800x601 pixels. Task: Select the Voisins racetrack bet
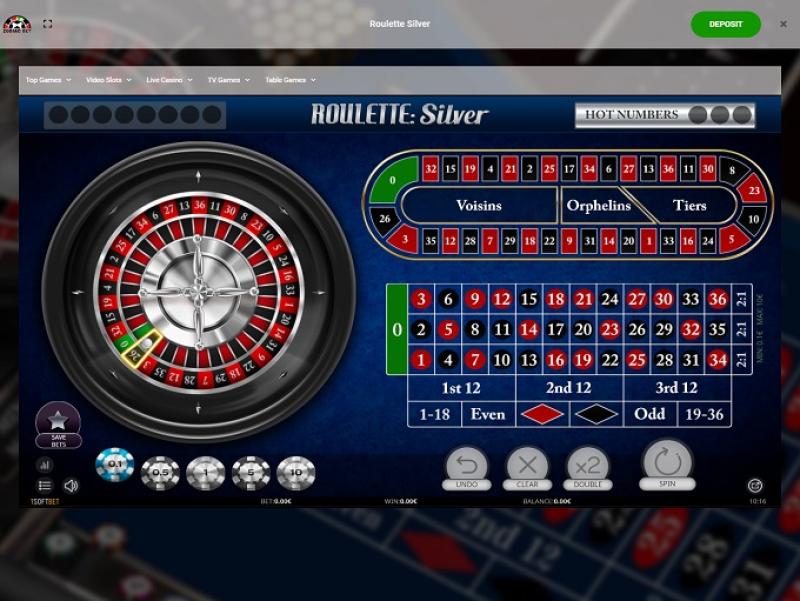coord(478,205)
